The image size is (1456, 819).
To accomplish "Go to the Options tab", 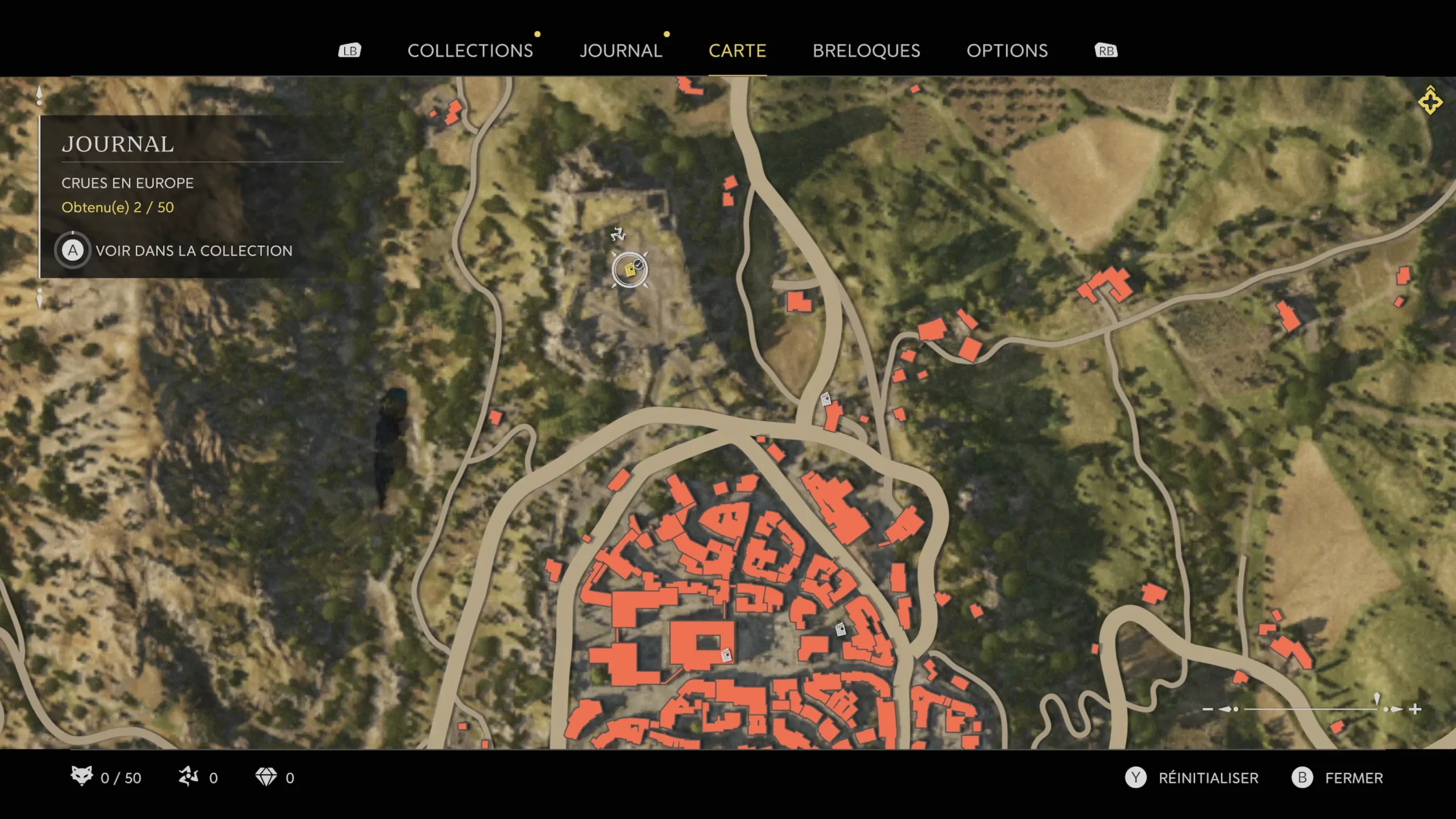I will 1007,51.
